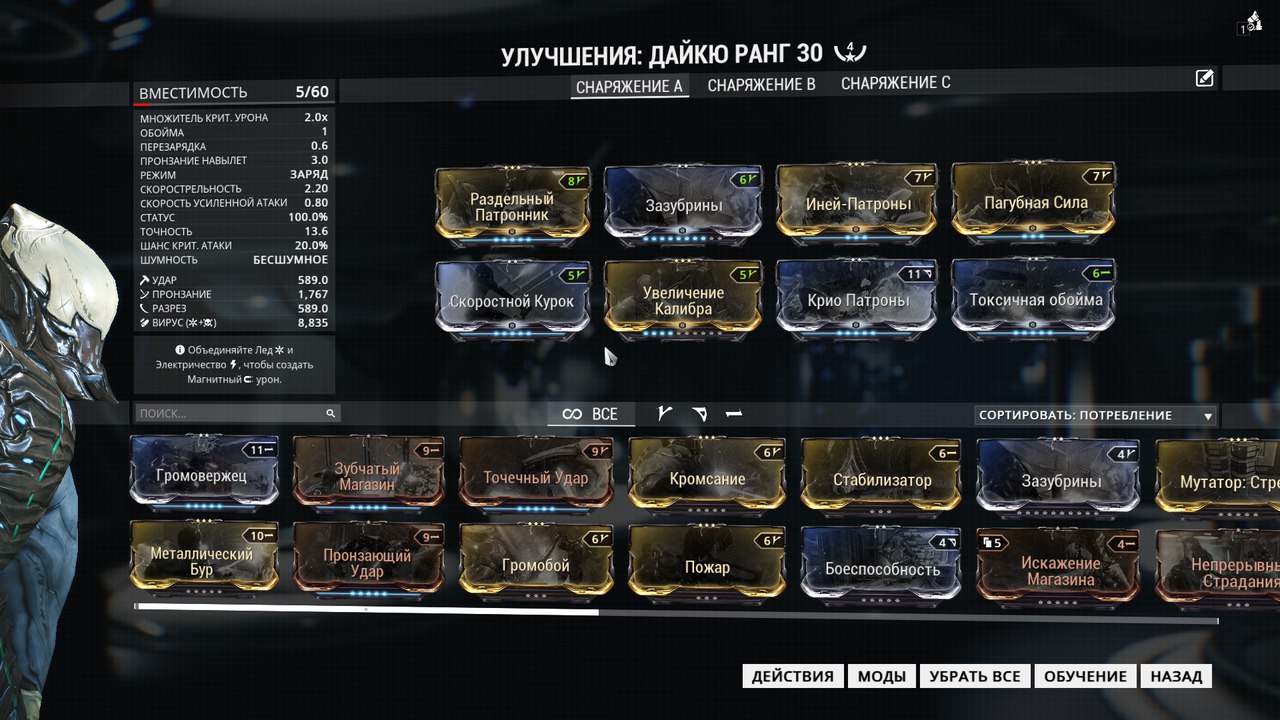1280x720 pixels.
Task: Open the Снаряжение A loadout tab
Action: point(629,86)
